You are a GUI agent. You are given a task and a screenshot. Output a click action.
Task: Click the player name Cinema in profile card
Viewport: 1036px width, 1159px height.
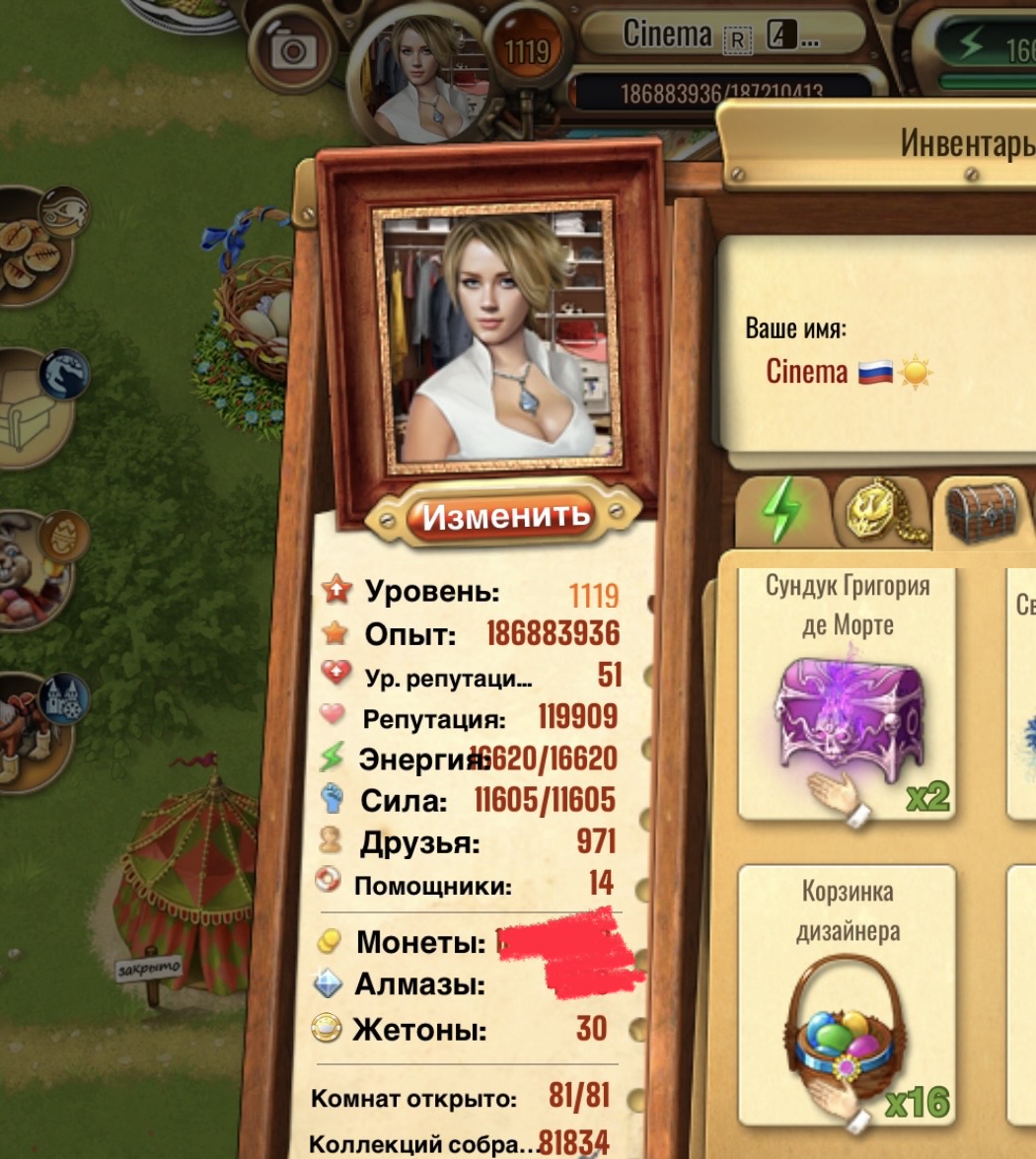[806, 372]
